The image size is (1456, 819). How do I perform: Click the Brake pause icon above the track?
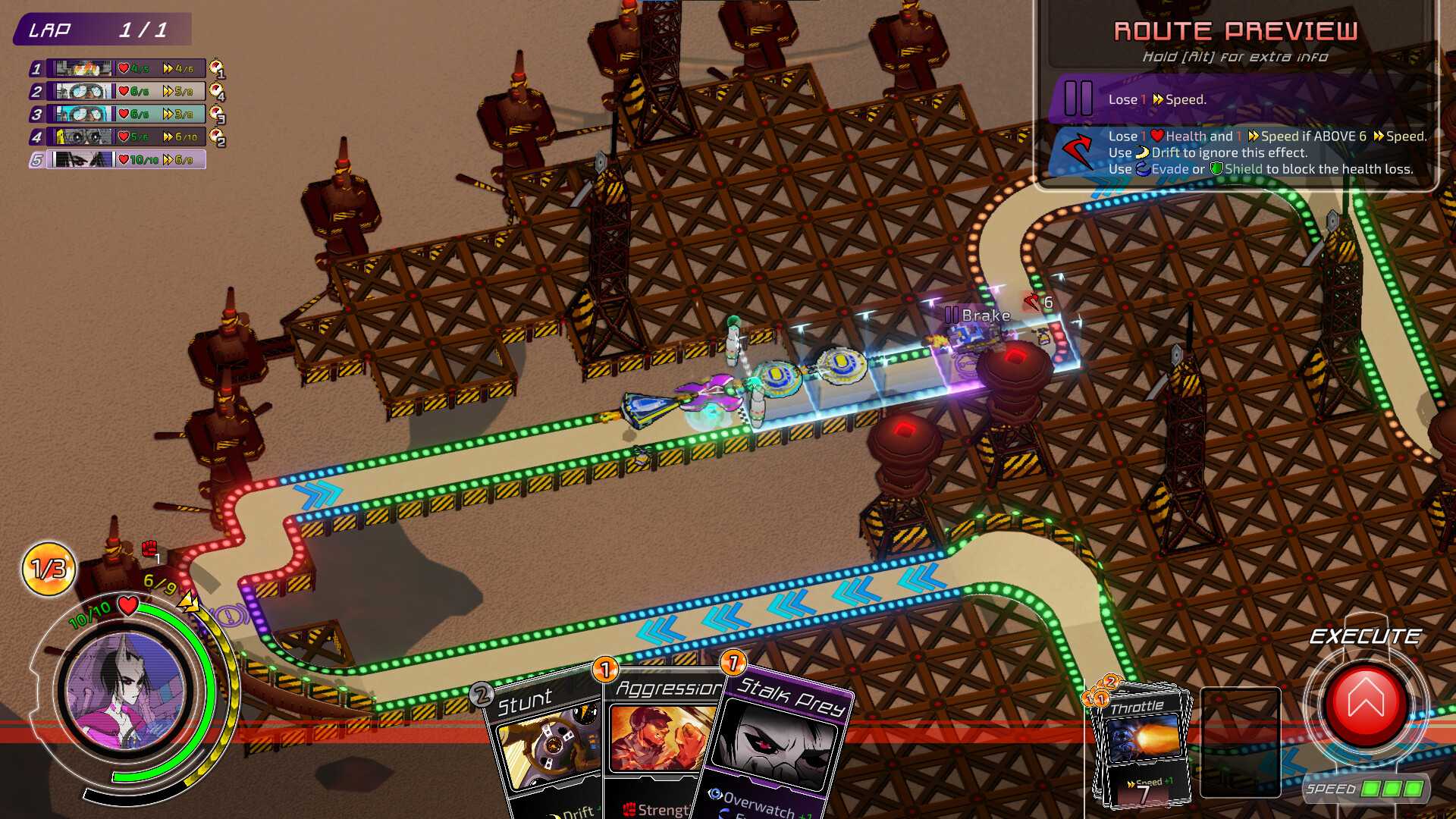point(953,314)
